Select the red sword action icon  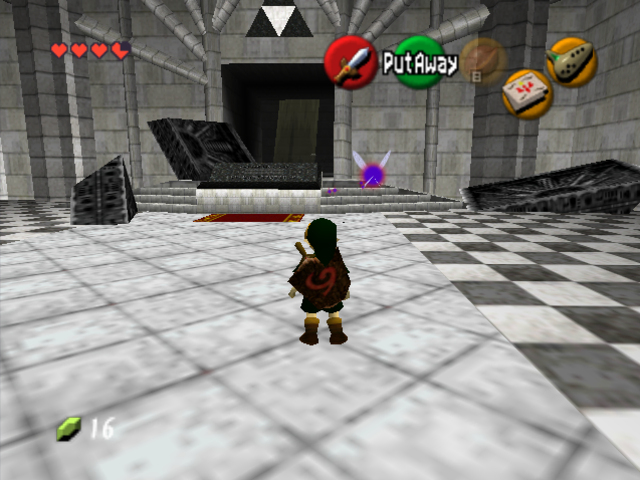pyautogui.click(x=349, y=61)
